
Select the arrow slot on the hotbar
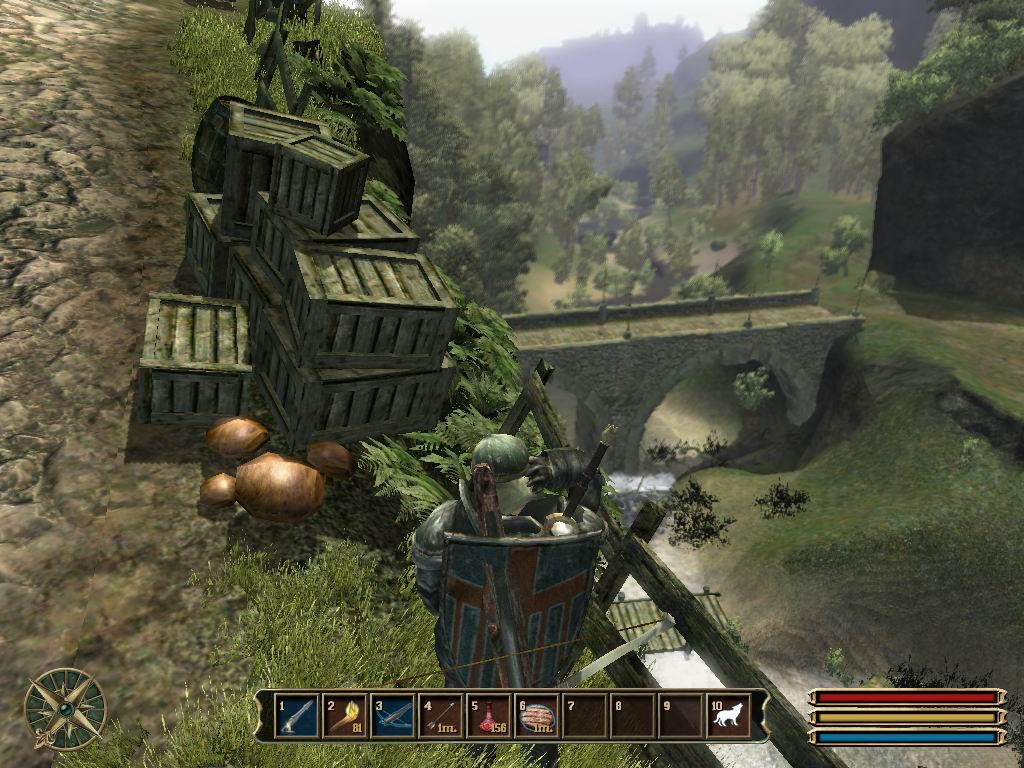tap(441, 716)
